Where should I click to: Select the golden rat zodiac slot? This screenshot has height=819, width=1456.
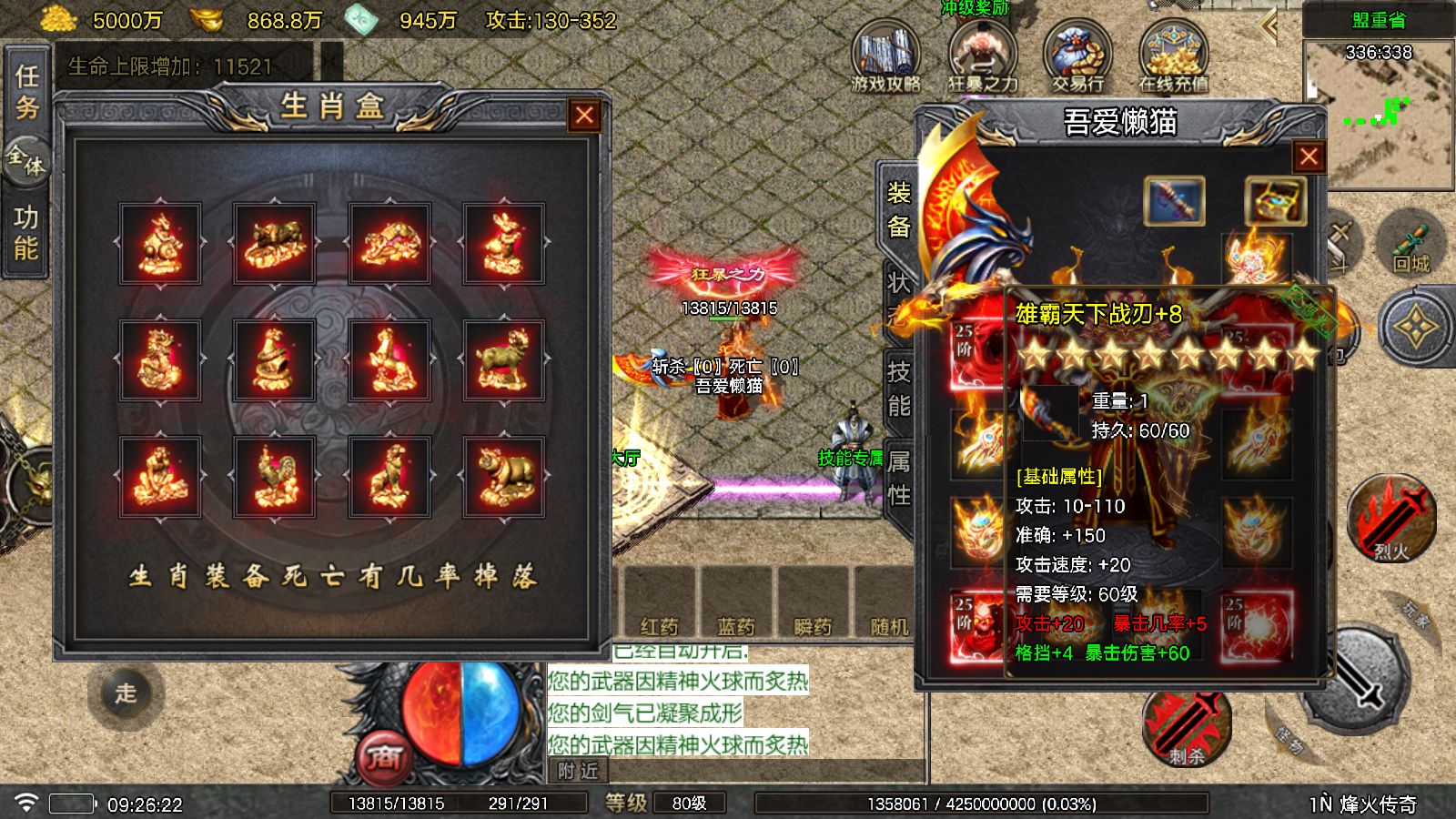click(x=160, y=244)
